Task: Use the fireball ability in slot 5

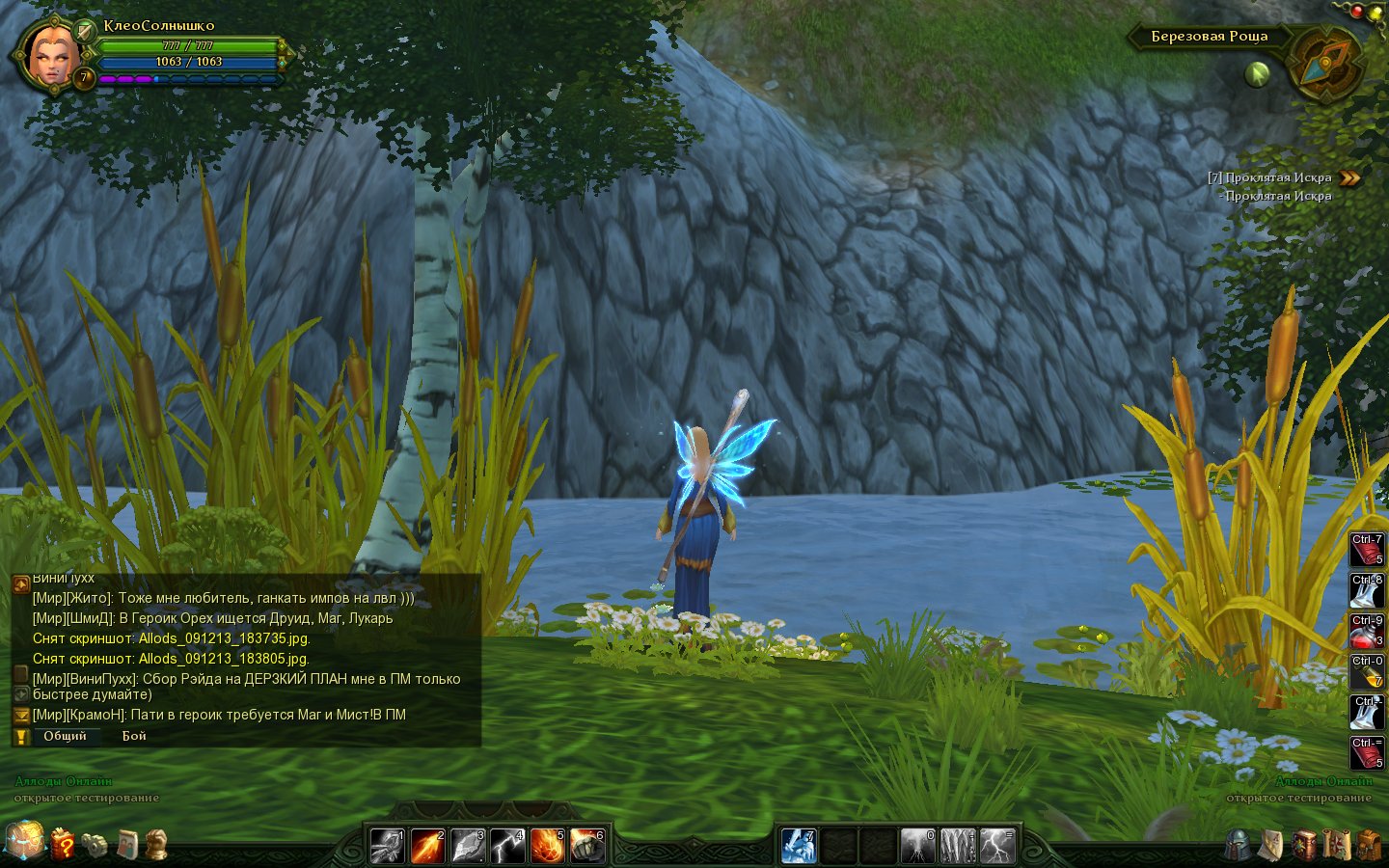Action: pyautogui.click(x=547, y=846)
